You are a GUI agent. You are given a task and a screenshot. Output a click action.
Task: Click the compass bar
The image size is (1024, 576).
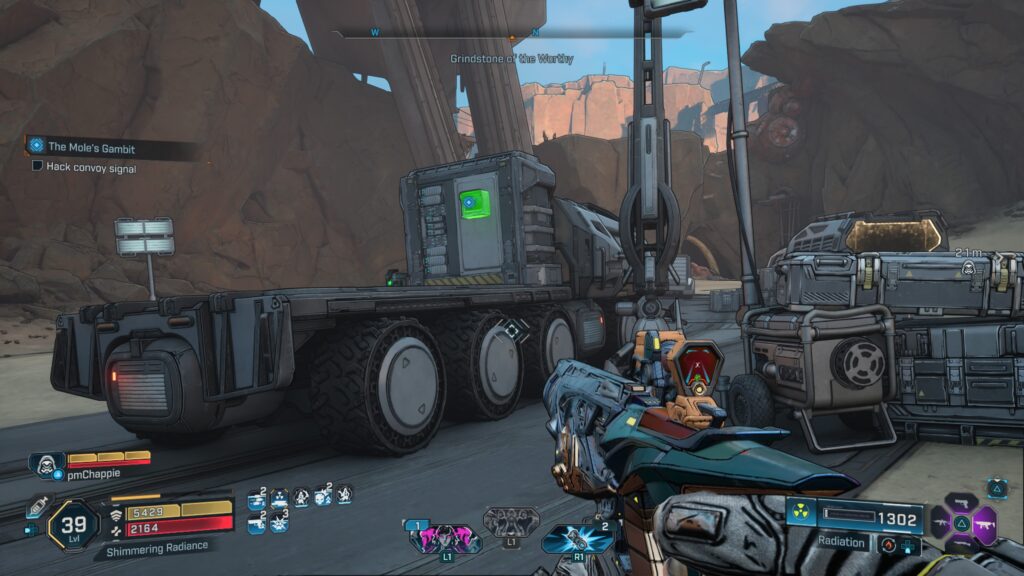[512, 34]
